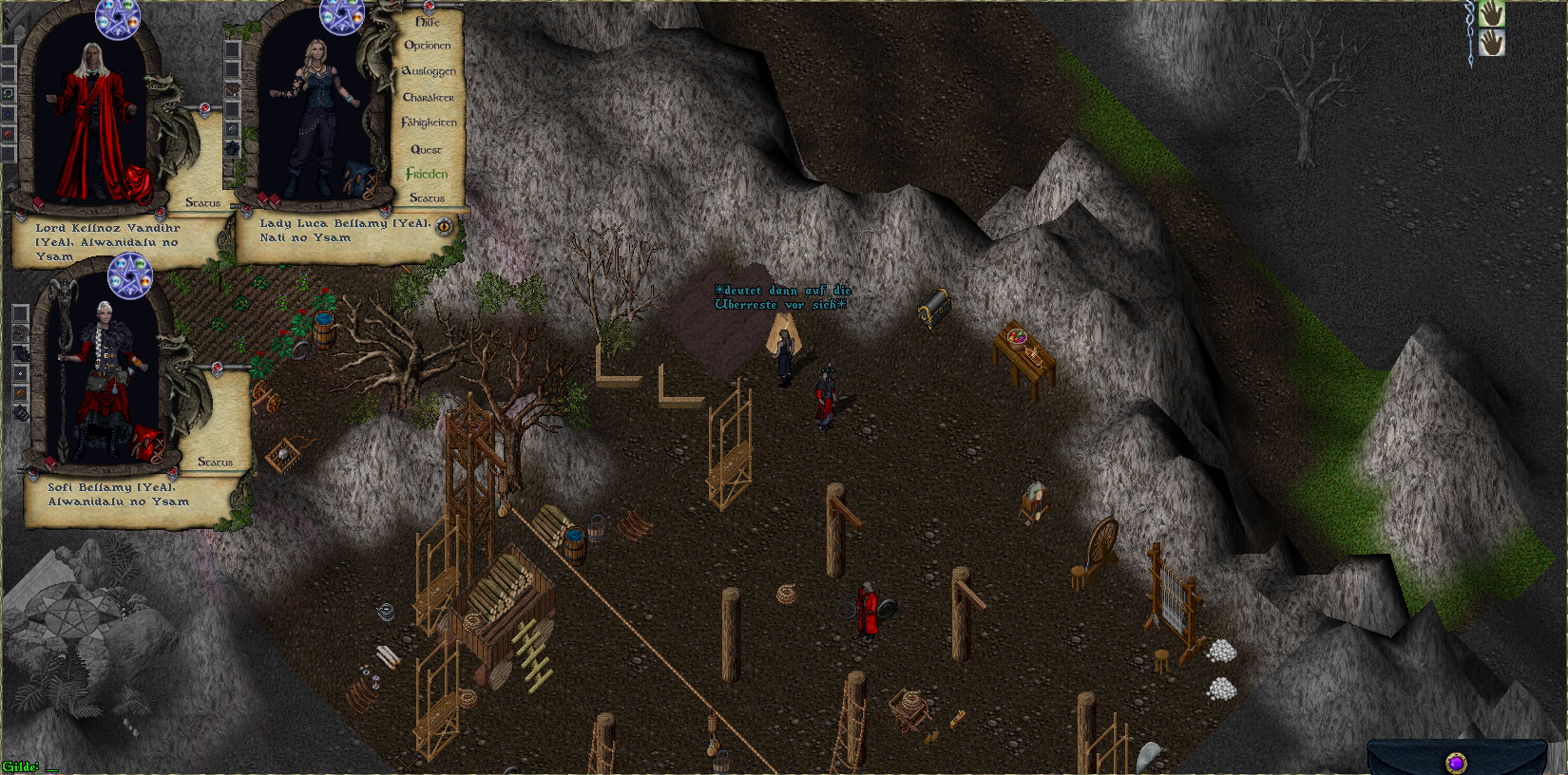Open the Optionen settings
This screenshot has width=1568, height=775.
click(x=428, y=46)
